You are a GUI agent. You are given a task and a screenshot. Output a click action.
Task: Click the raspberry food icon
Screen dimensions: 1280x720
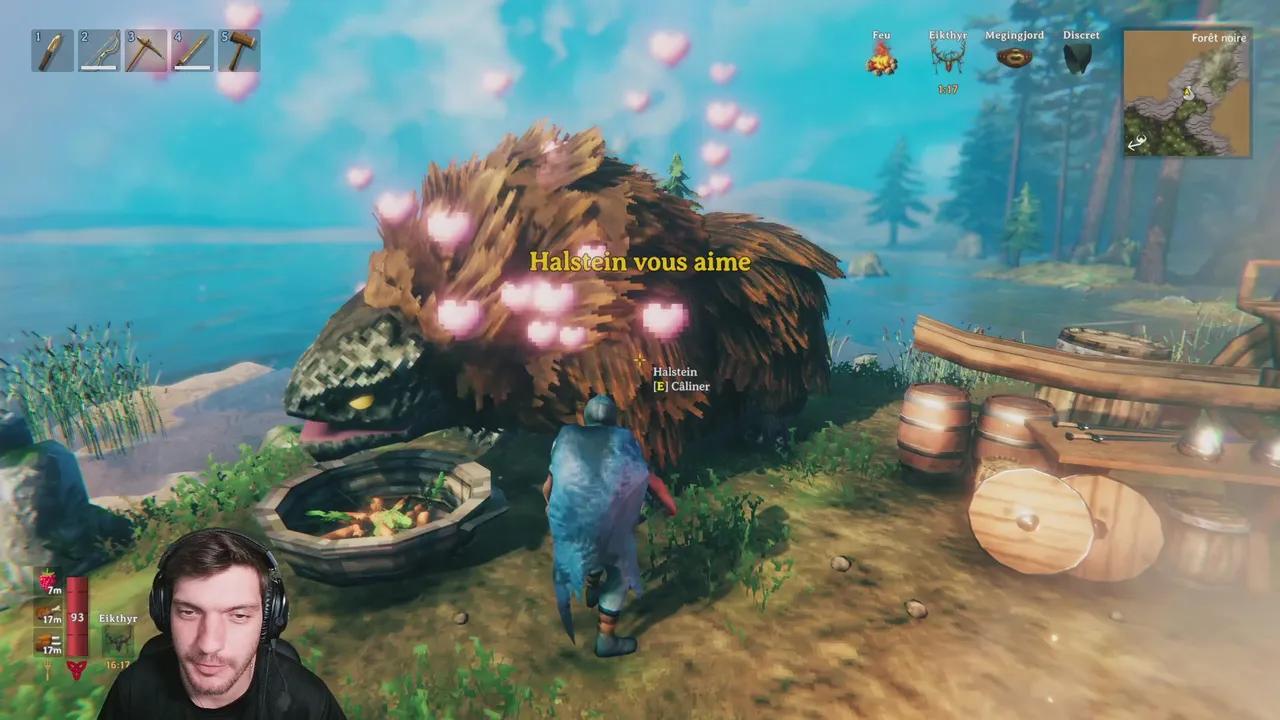pyautogui.click(x=47, y=581)
